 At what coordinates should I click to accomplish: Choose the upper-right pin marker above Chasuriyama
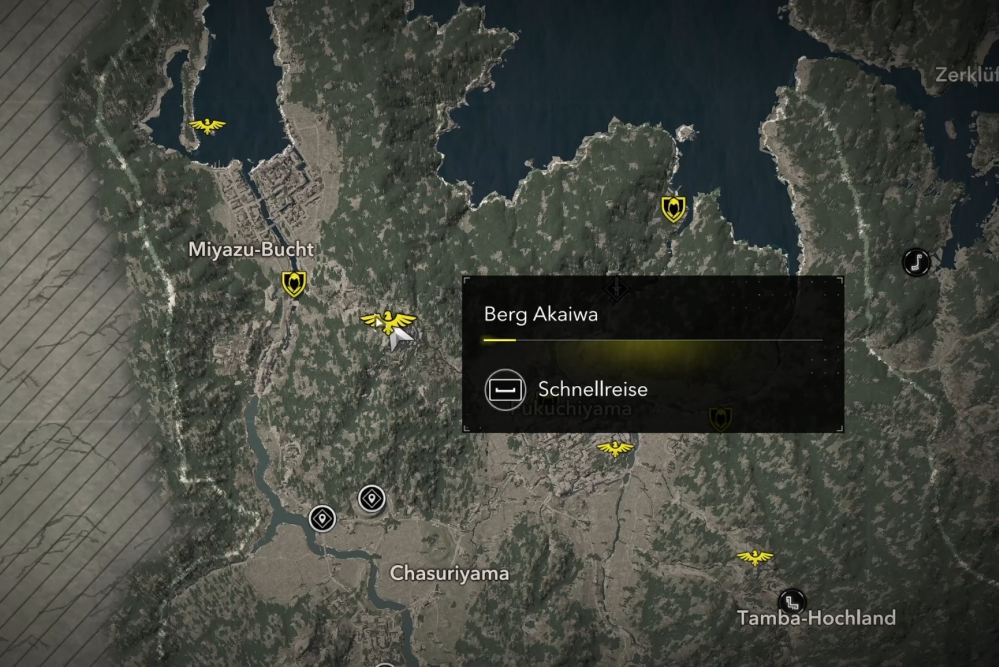coord(371,498)
